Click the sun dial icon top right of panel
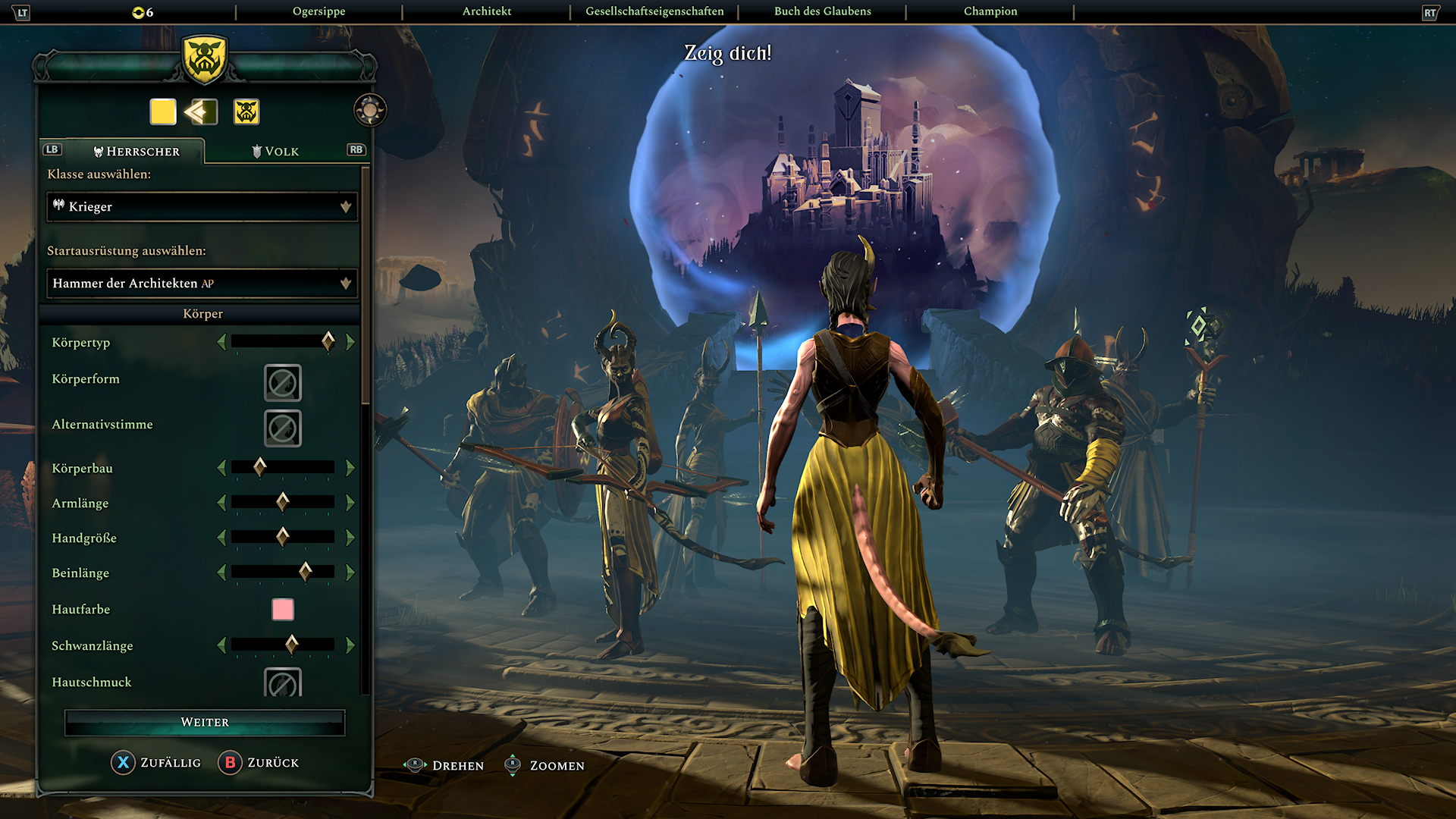 click(x=369, y=109)
